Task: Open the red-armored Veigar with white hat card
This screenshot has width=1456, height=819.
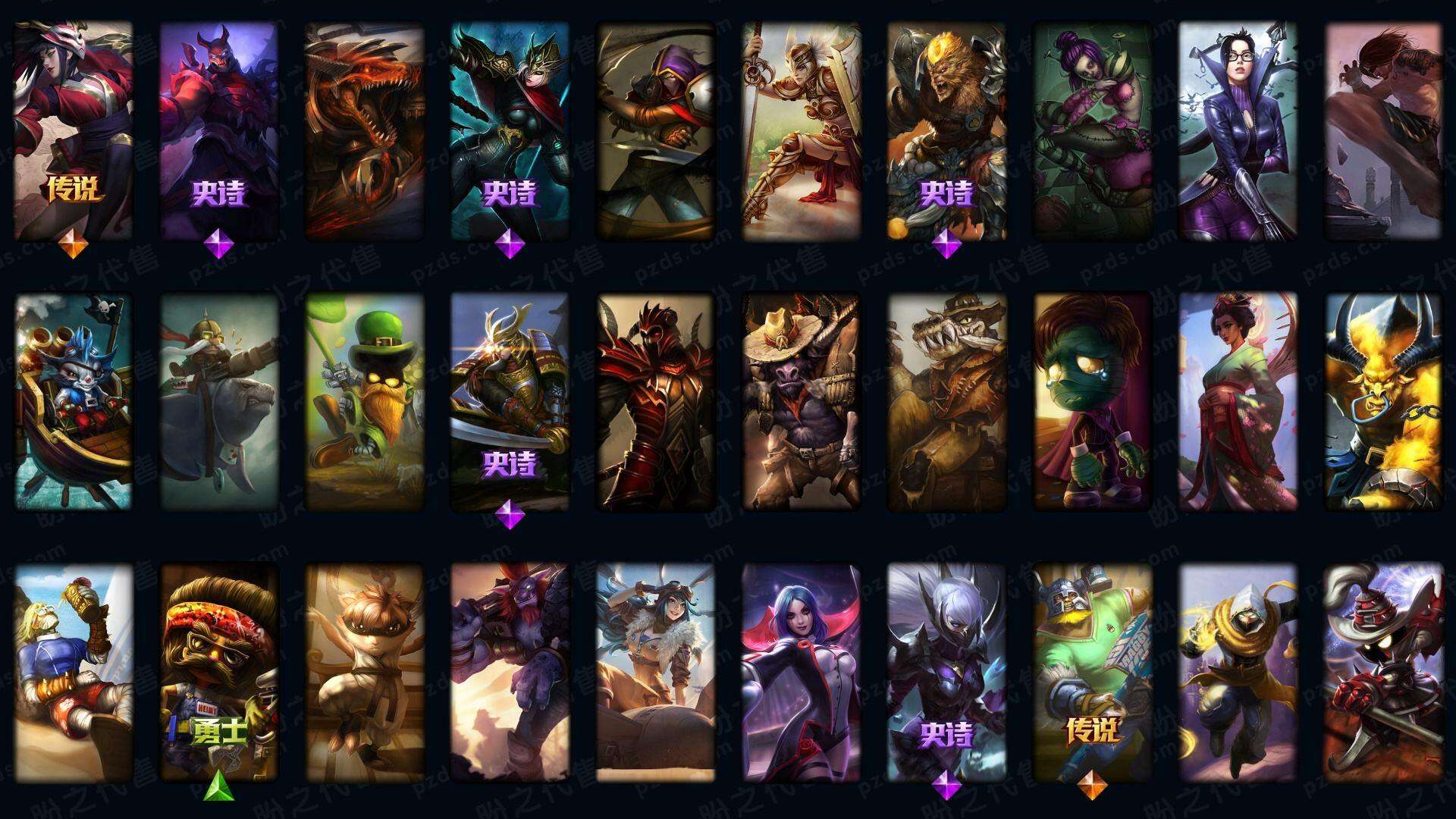Action: click(1383, 672)
